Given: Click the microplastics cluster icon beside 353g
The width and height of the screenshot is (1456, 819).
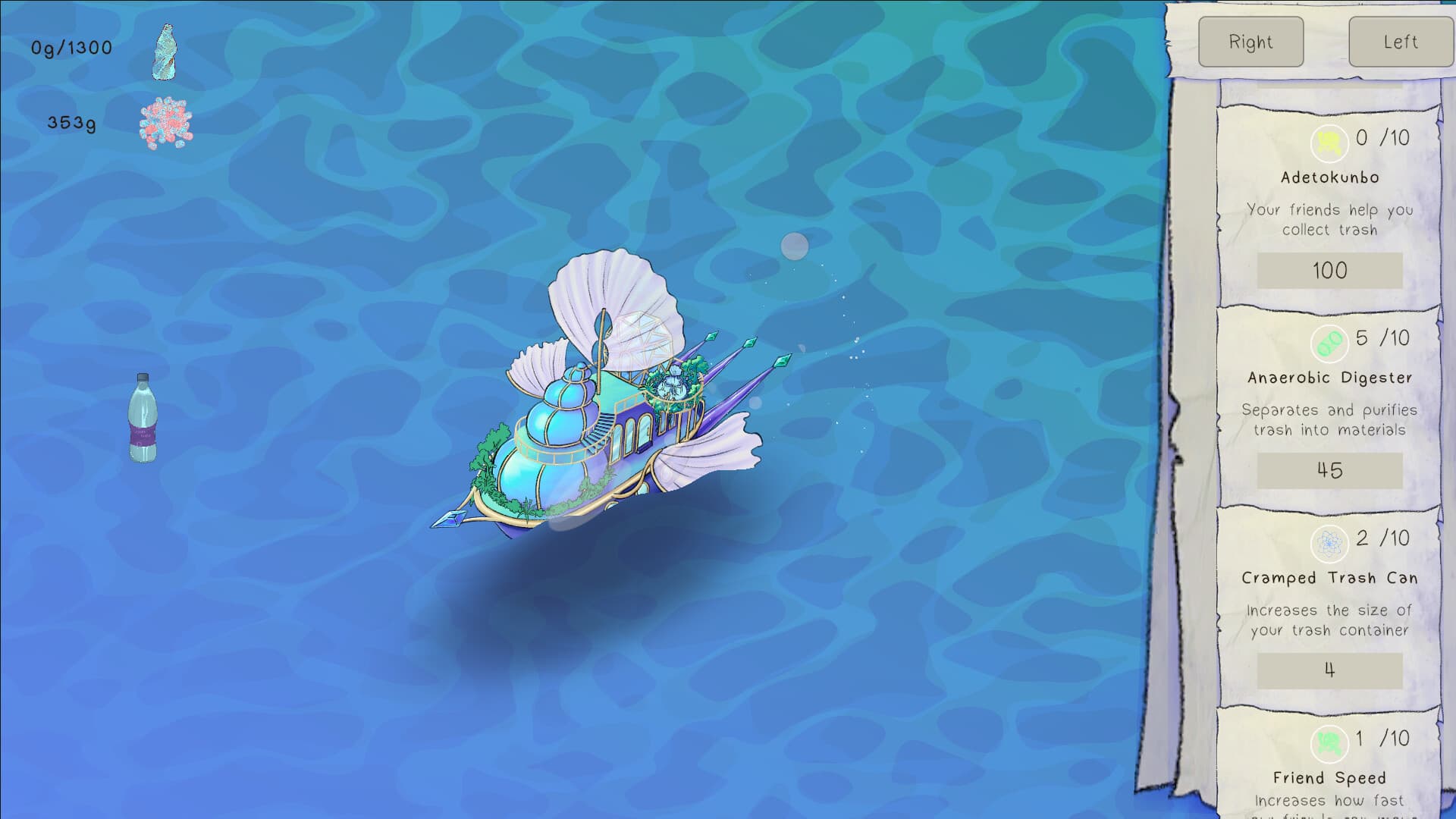Looking at the screenshot, I should [166, 121].
